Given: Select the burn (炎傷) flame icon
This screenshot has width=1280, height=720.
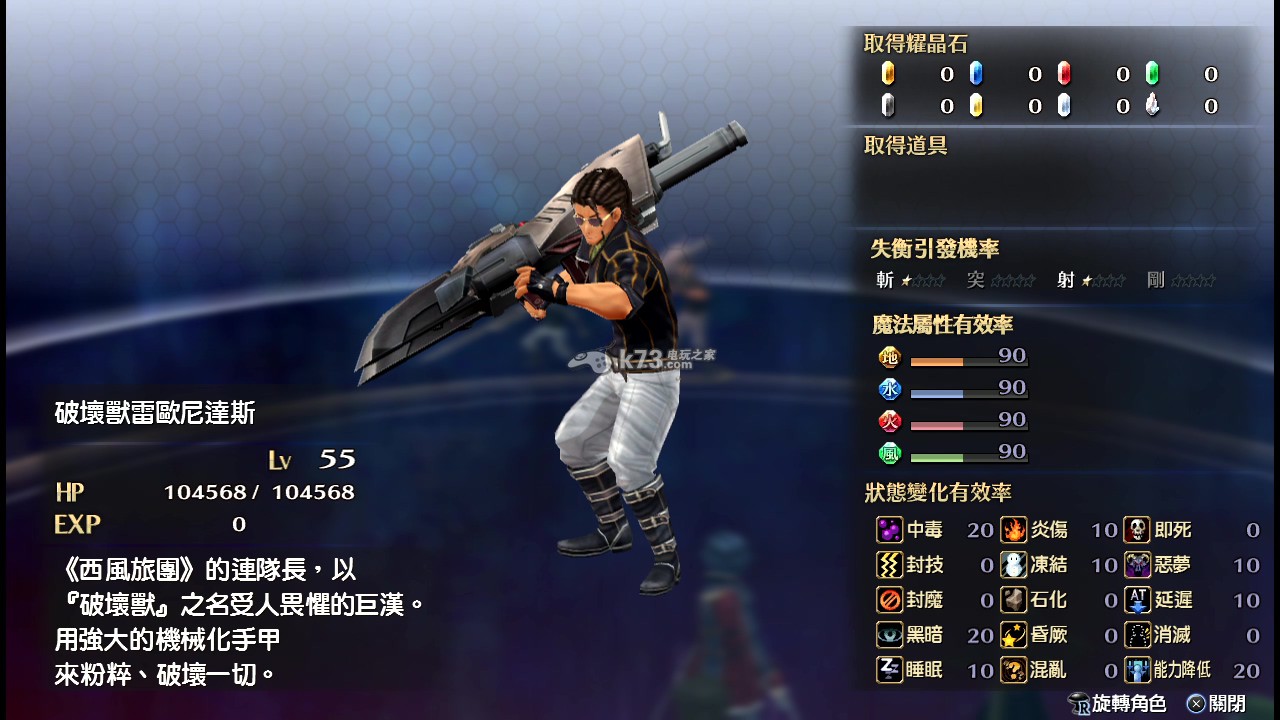Looking at the screenshot, I should pos(1014,530).
